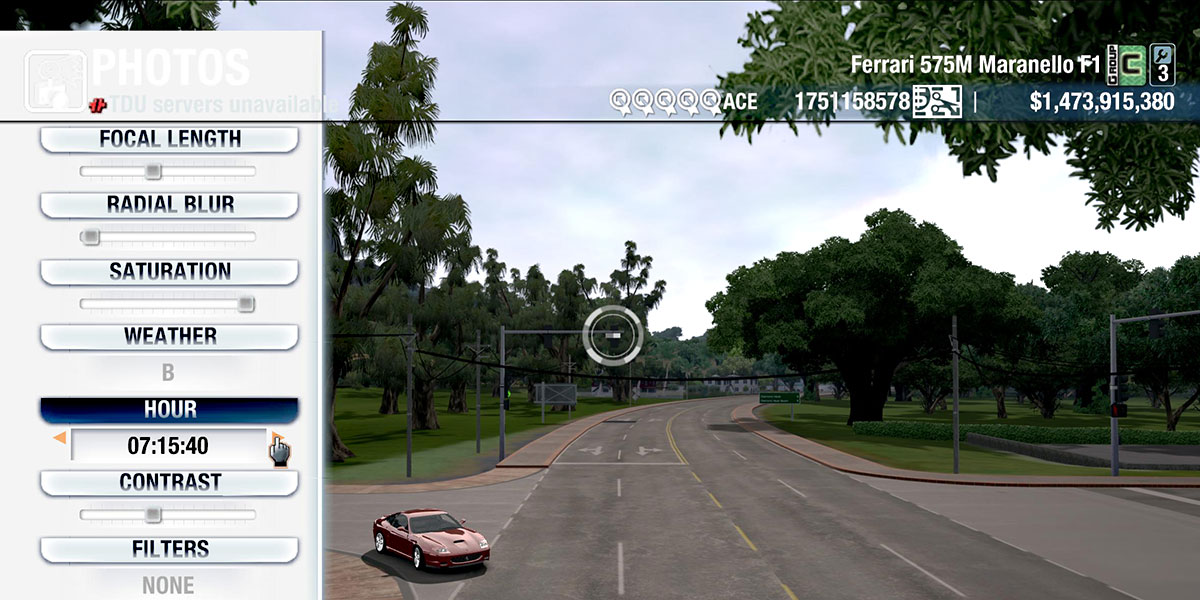Open the Filters option

[x=169, y=549]
